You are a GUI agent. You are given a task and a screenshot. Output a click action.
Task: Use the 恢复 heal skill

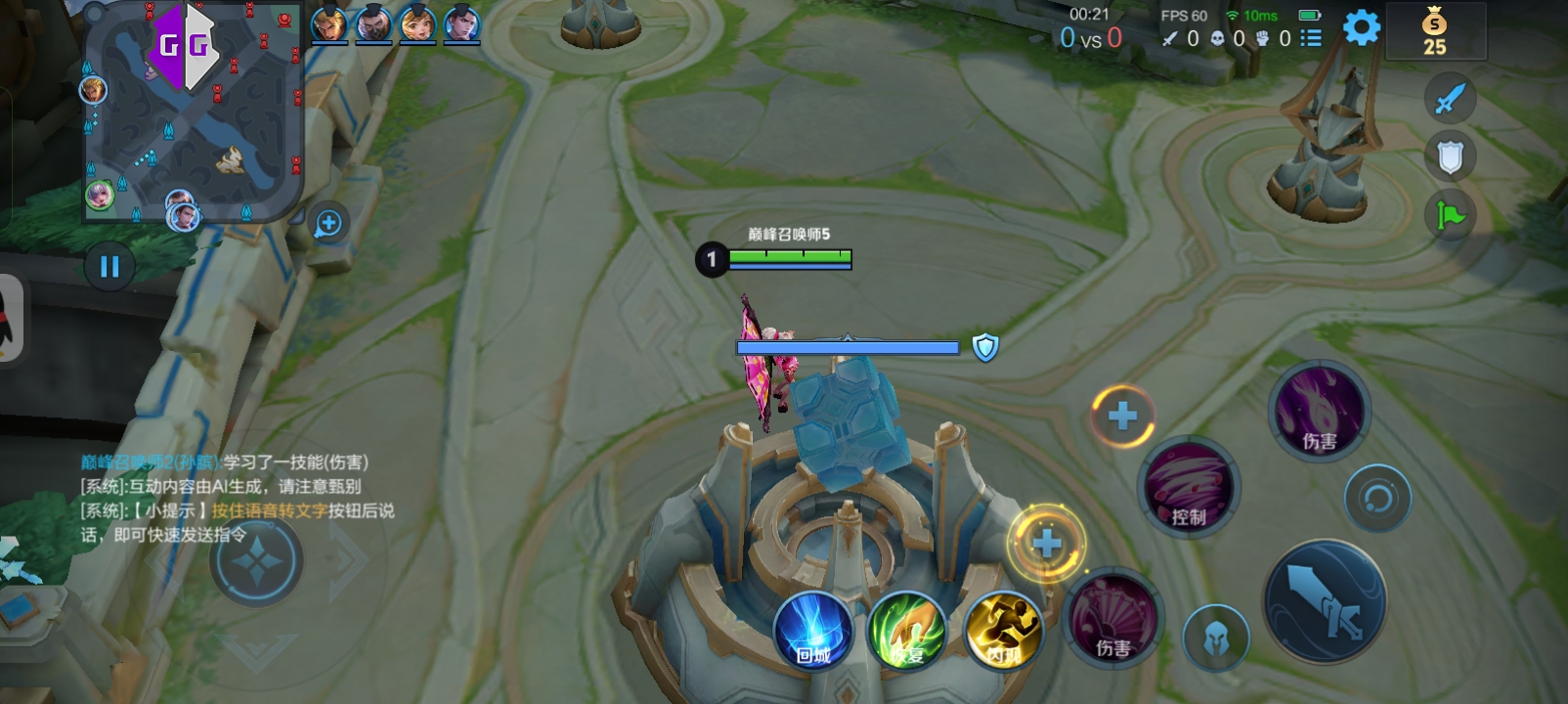click(907, 632)
